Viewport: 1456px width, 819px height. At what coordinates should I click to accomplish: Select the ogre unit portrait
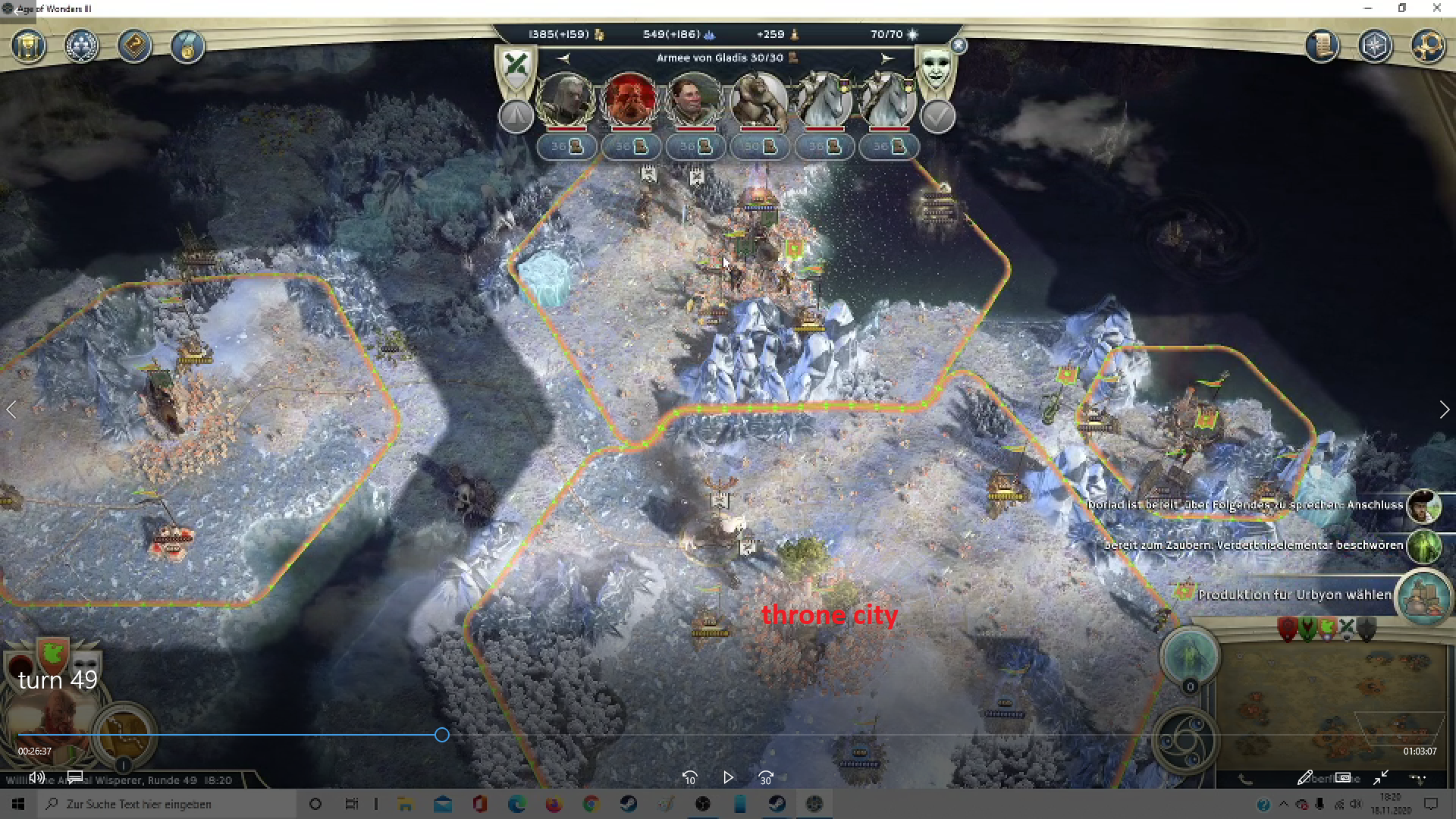click(758, 100)
